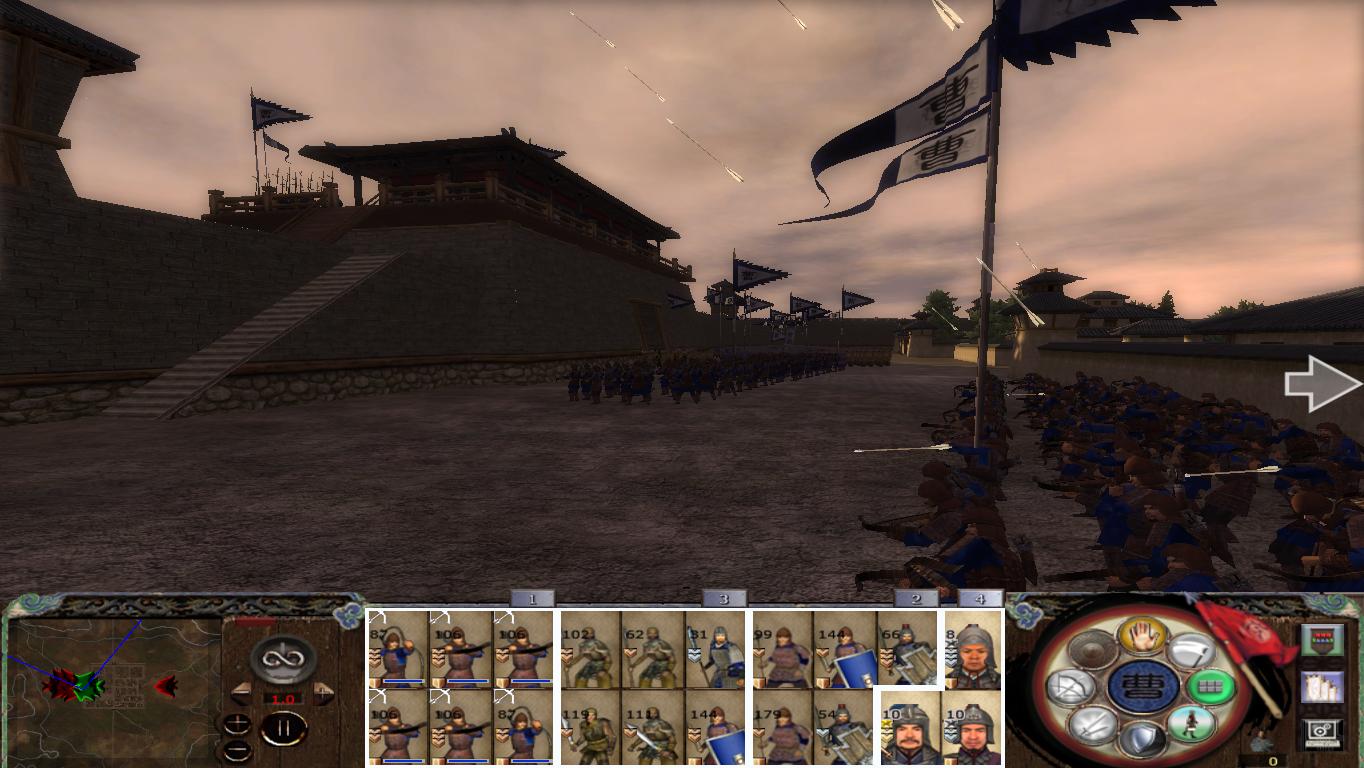Open group formations with the green grid icon
1364x768 pixels.
1212,685
